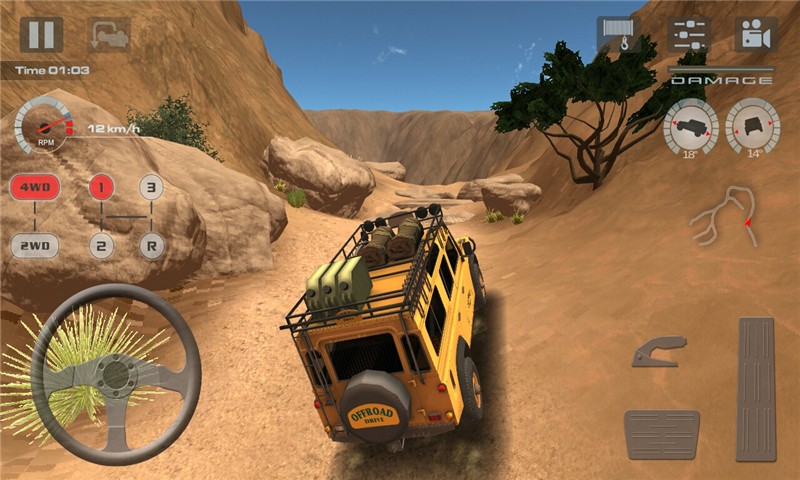Tap the vehicle reset icon

pos(108,35)
